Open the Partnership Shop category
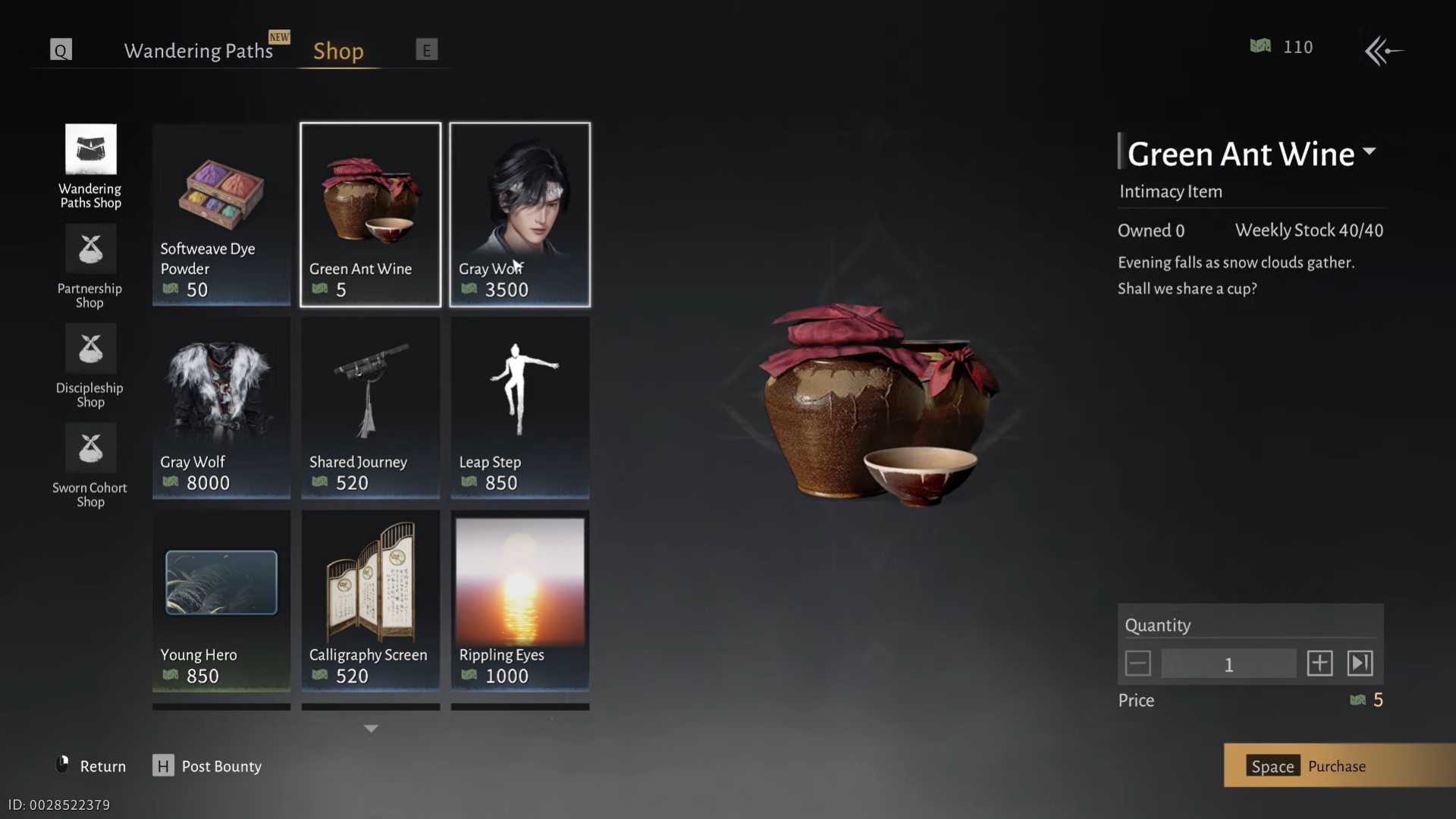This screenshot has width=1456, height=819. click(90, 266)
